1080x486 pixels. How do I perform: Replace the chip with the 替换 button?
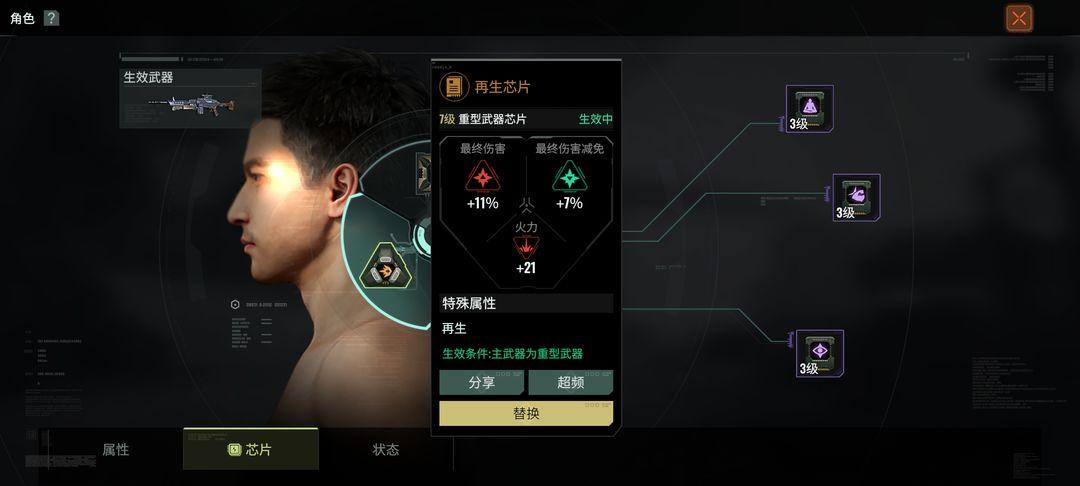[526, 413]
